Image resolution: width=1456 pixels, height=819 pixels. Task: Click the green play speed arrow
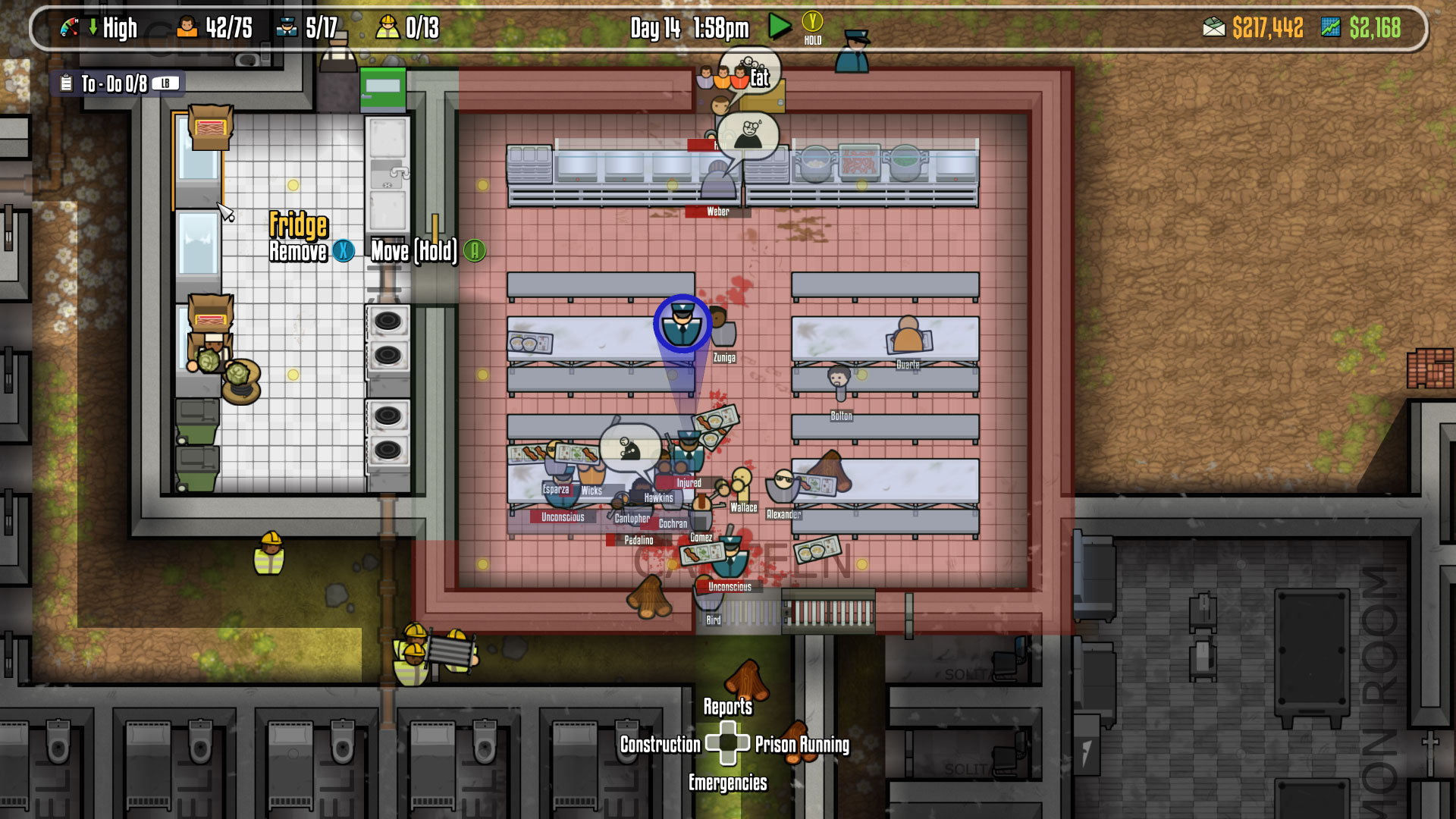click(x=779, y=27)
